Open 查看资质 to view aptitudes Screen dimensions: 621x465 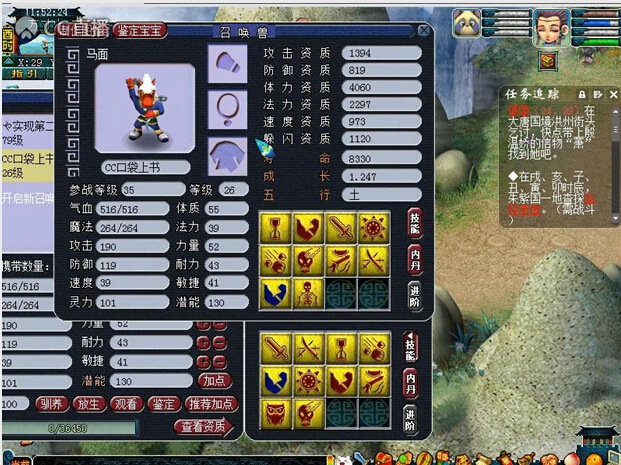tap(205, 427)
